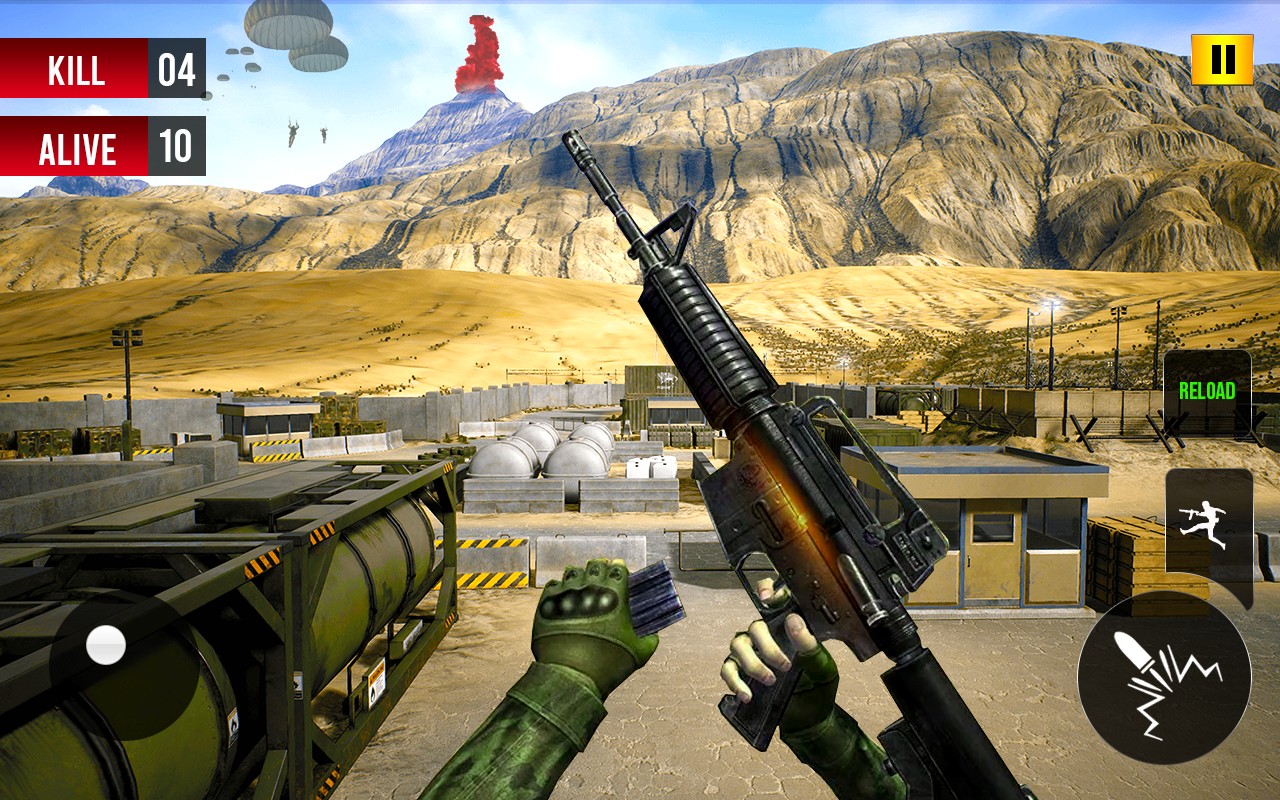Touch the white virtual joystick knob
This screenshot has width=1280, height=800.
[106, 645]
